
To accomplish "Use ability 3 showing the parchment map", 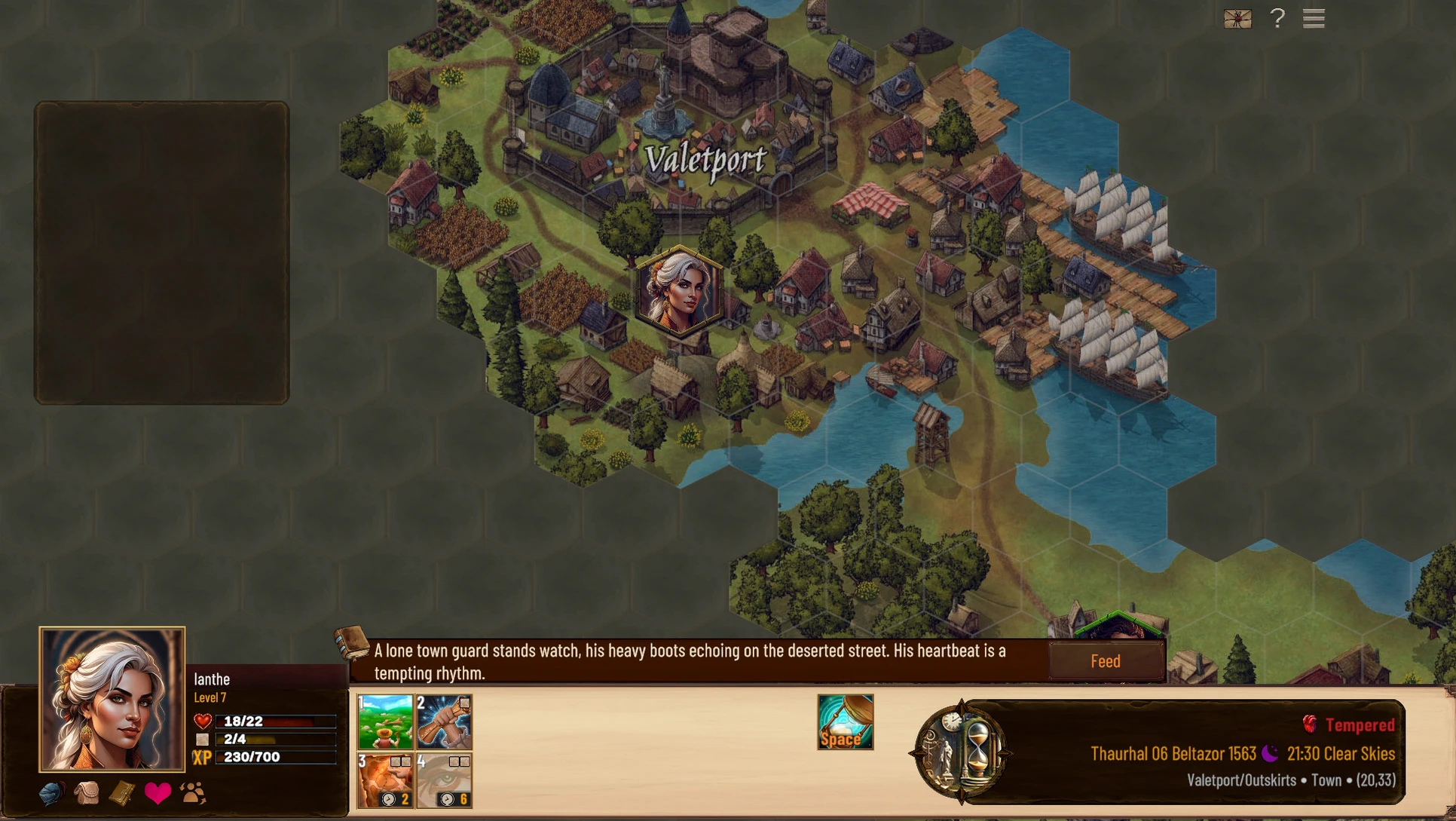I will (385, 780).
